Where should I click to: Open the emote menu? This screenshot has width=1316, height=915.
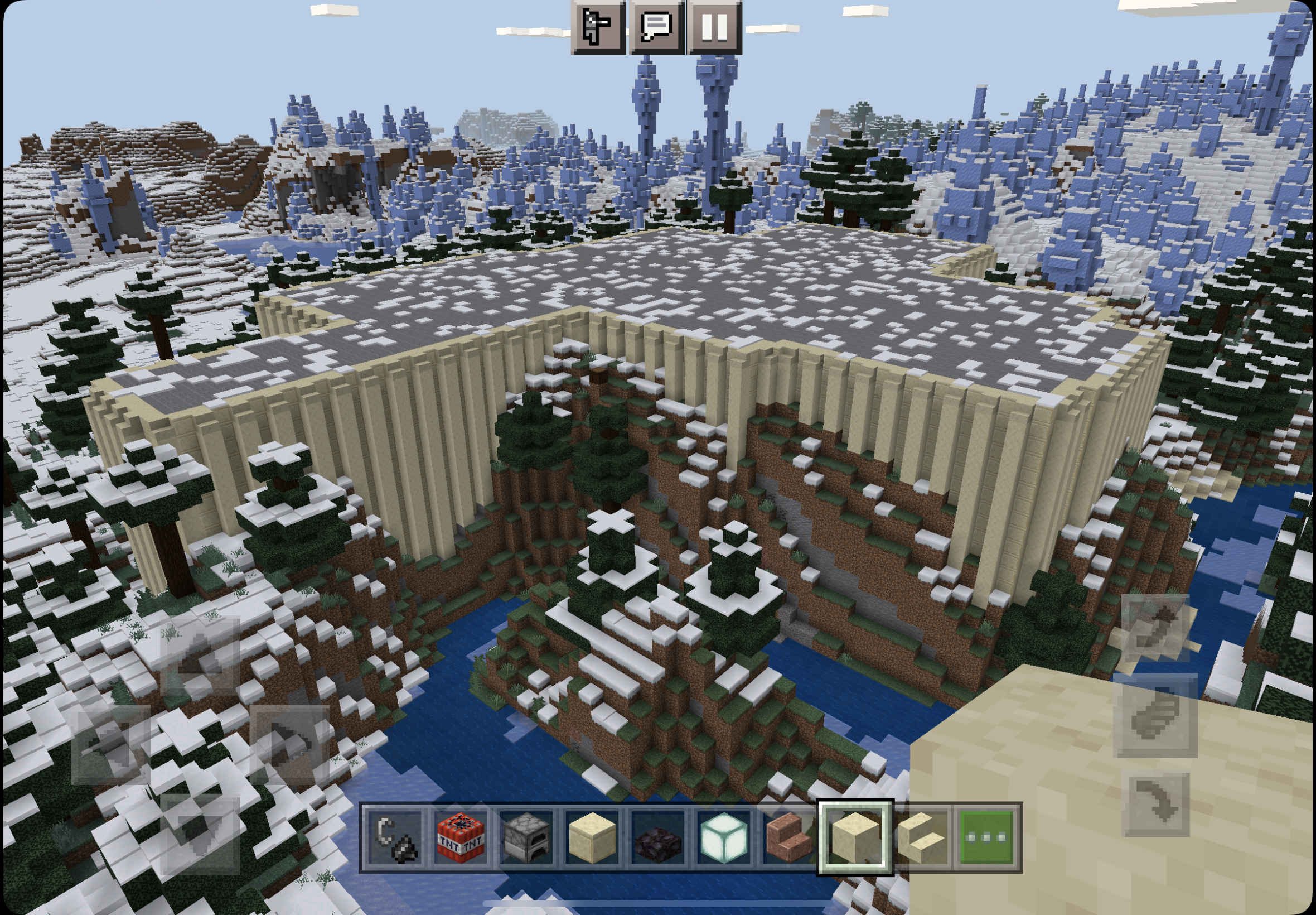pyautogui.click(x=598, y=26)
